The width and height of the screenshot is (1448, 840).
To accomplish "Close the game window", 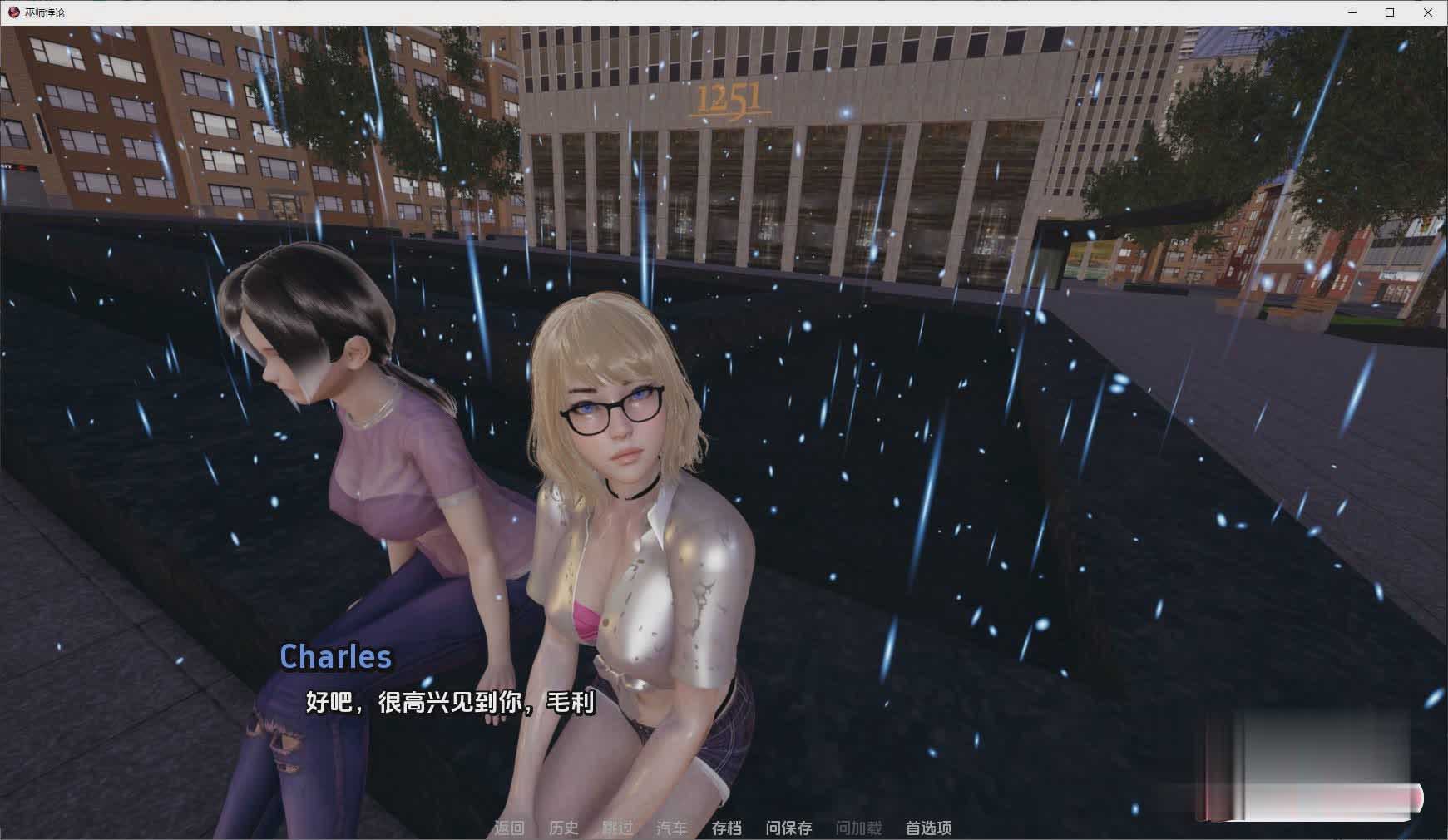I will (1428, 12).
